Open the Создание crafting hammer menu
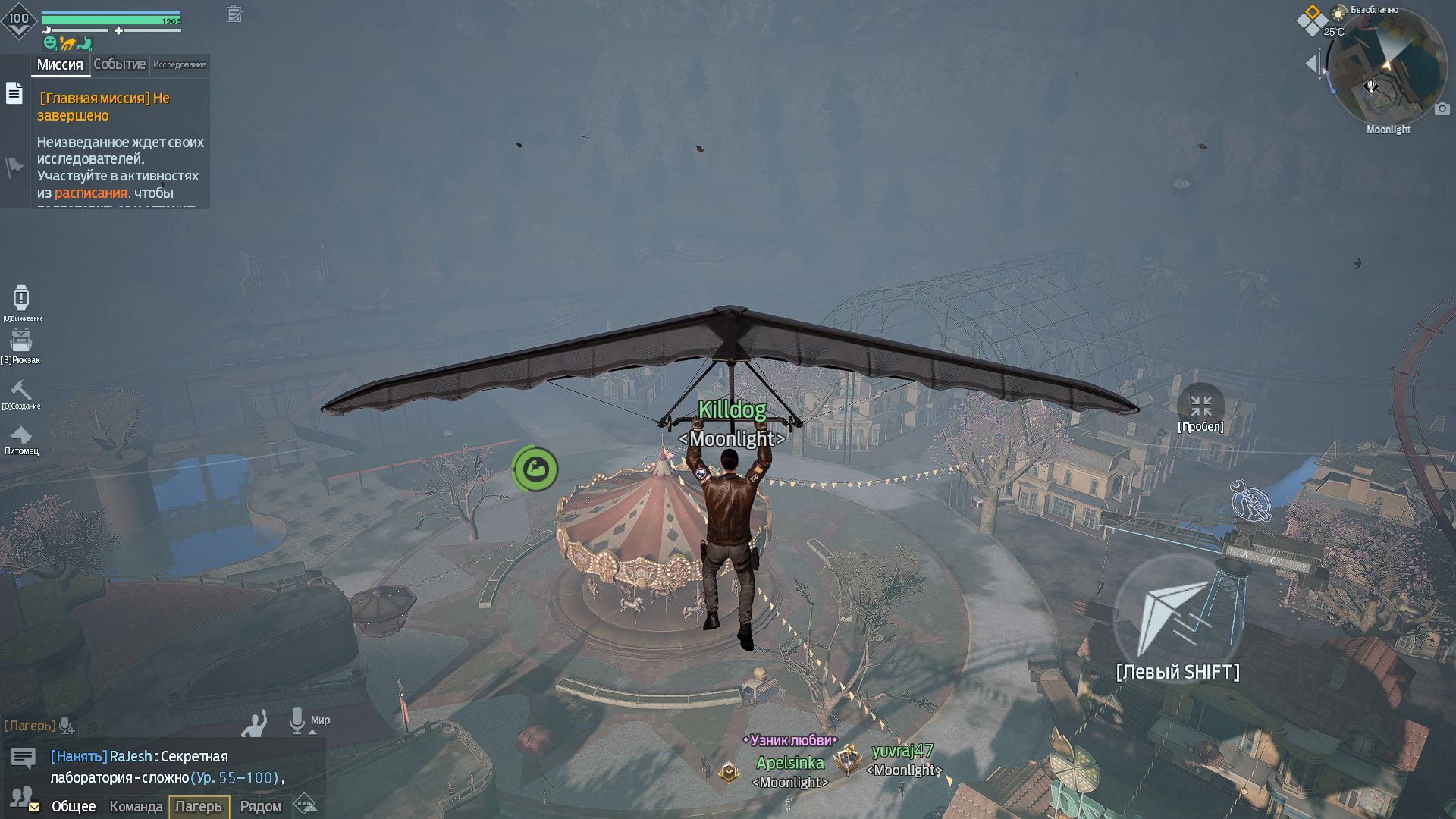The height and width of the screenshot is (819, 1456). click(x=20, y=391)
